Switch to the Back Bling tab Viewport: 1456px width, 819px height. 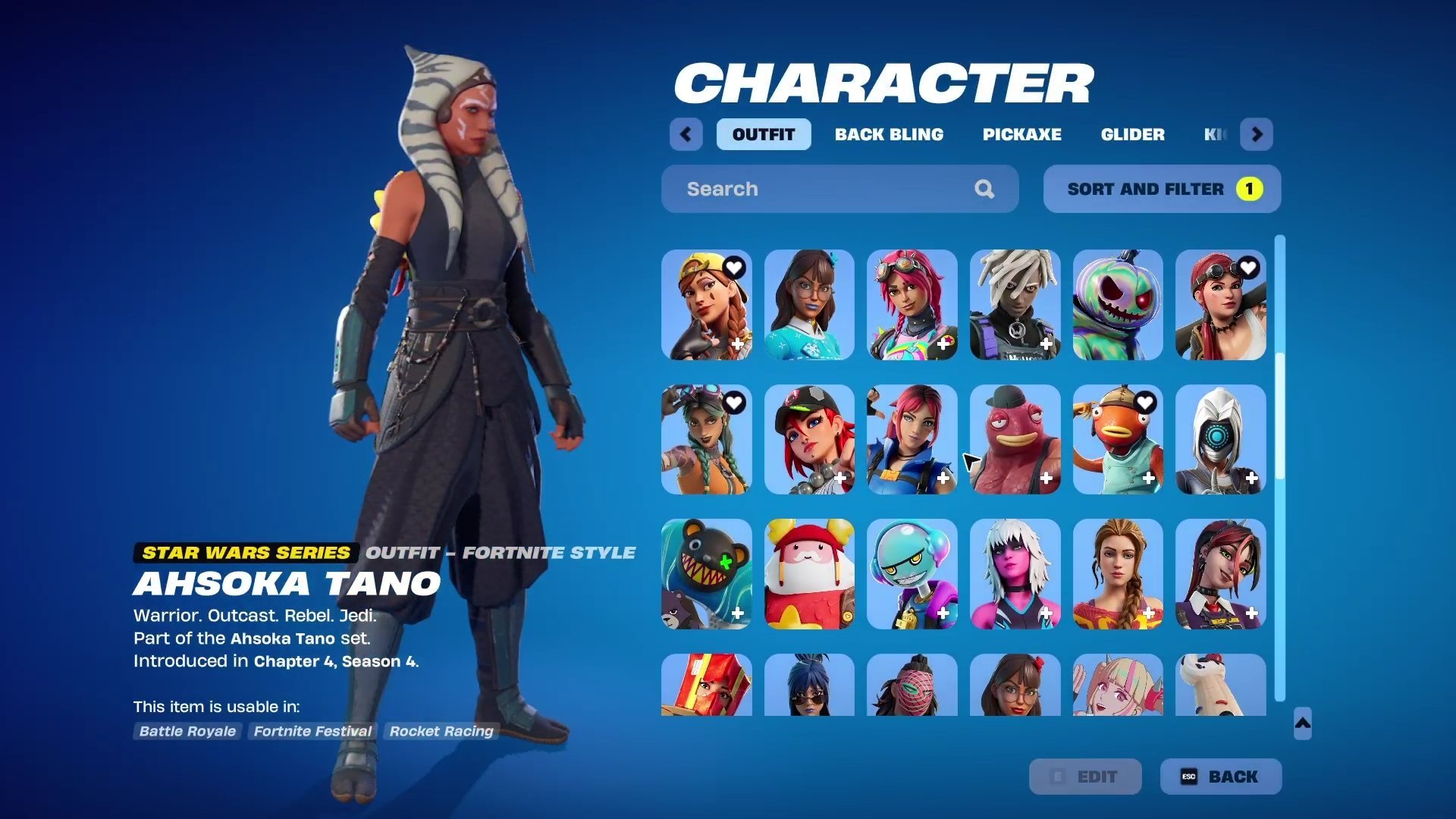coord(890,134)
